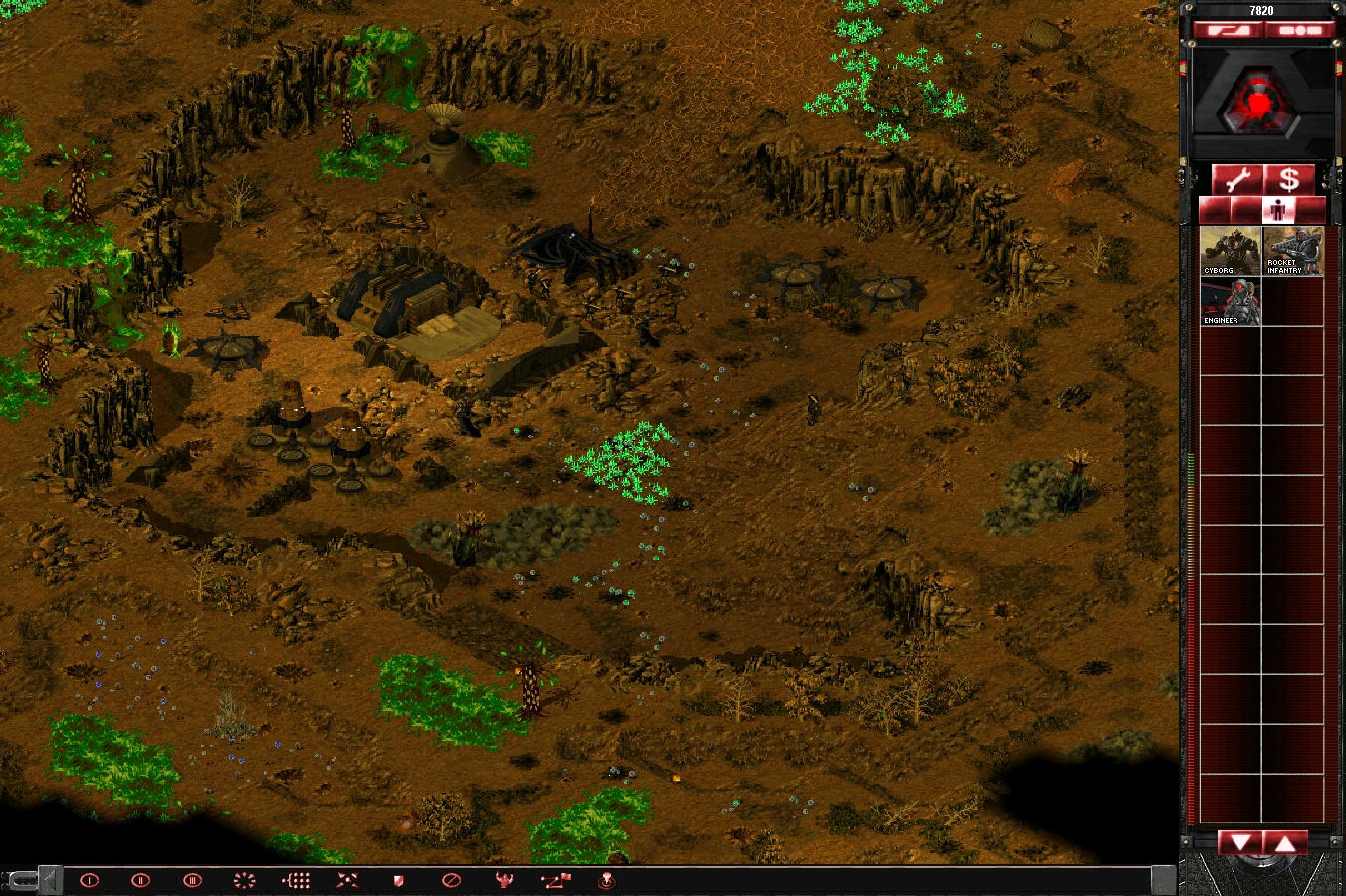Queue a Cyborg for production
Viewport: 1346px width, 896px height.
pyautogui.click(x=1231, y=251)
